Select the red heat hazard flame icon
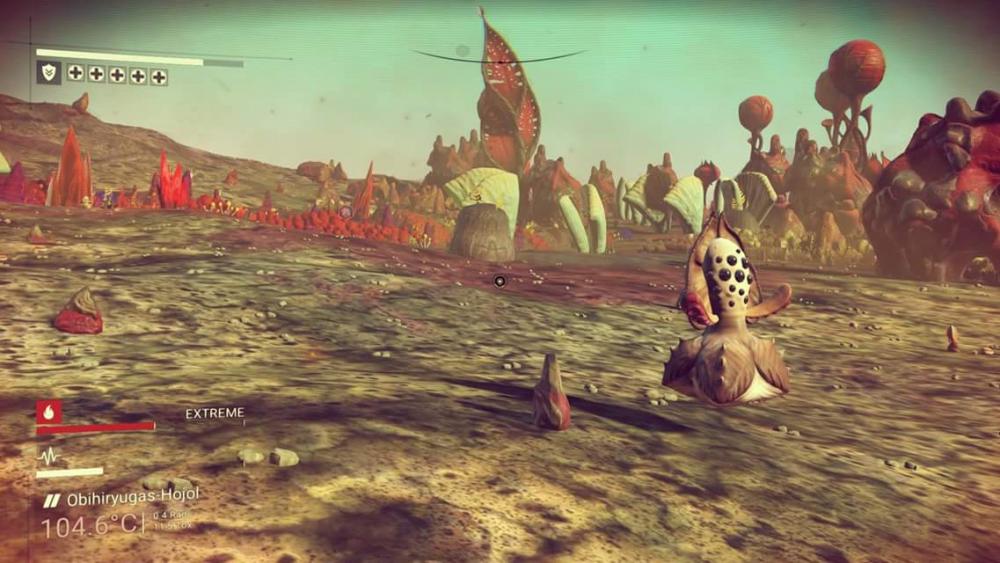1000x563 pixels. [x=48, y=411]
